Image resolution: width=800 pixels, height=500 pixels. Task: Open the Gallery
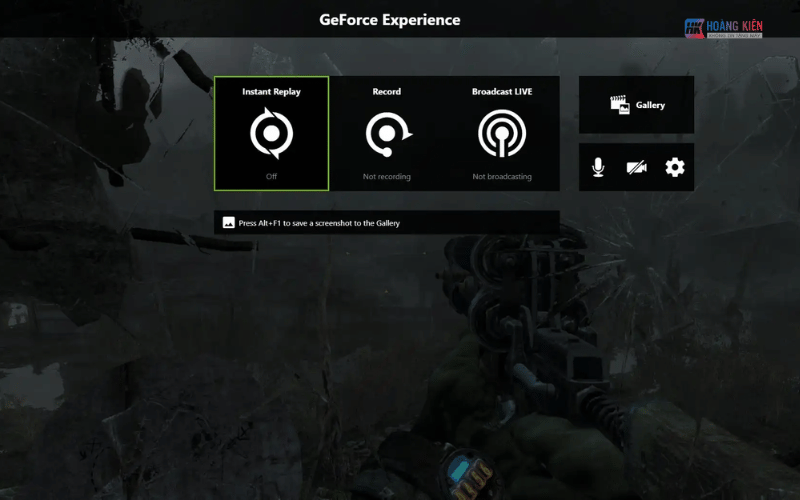pos(636,105)
